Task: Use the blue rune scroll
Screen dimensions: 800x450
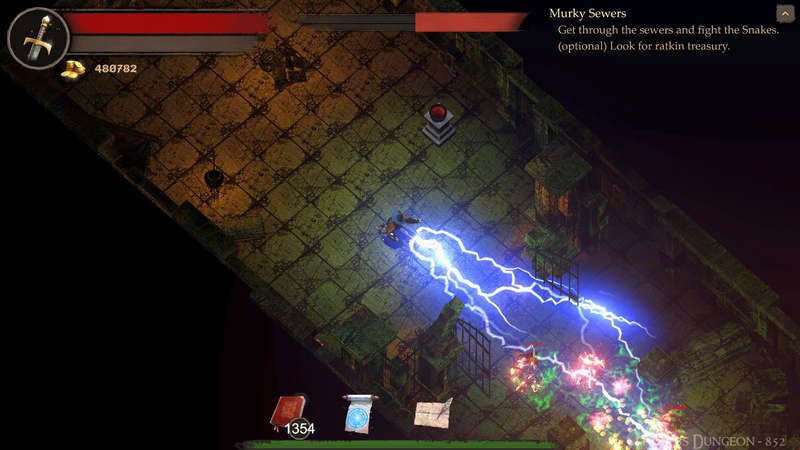Action: coord(360,411)
